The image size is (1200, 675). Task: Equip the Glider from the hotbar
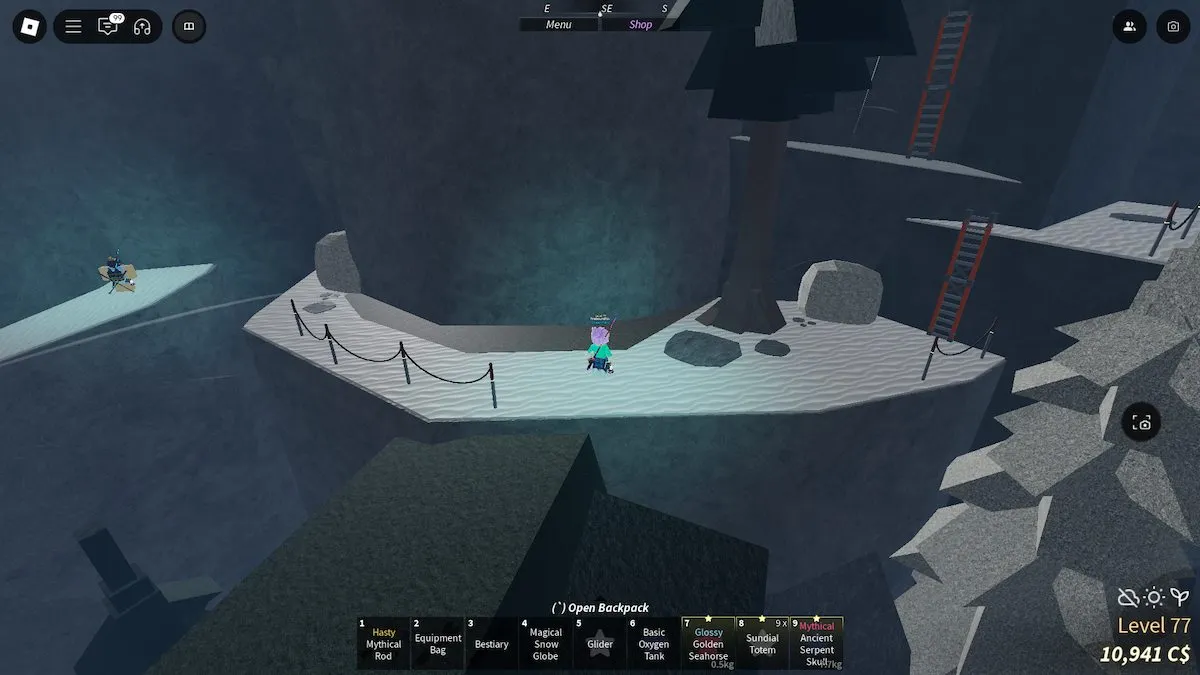click(600, 644)
